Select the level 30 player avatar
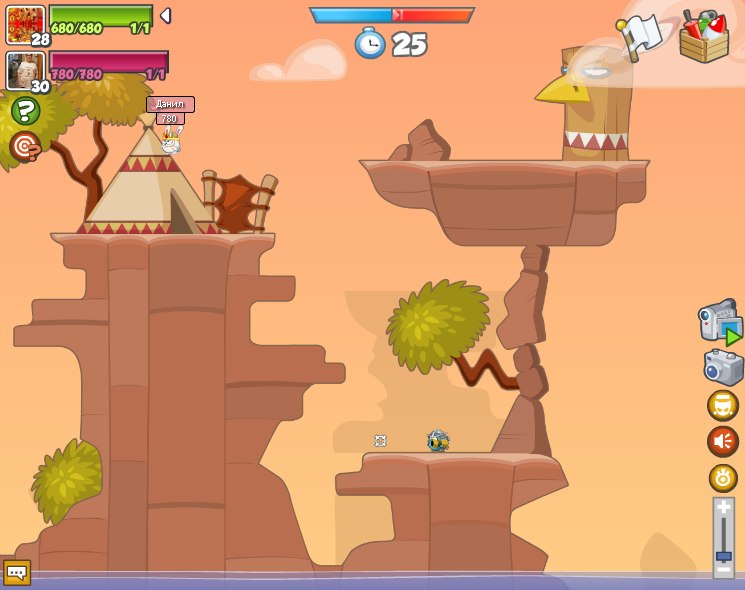This screenshot has width=745, height=590. [25, 71]
